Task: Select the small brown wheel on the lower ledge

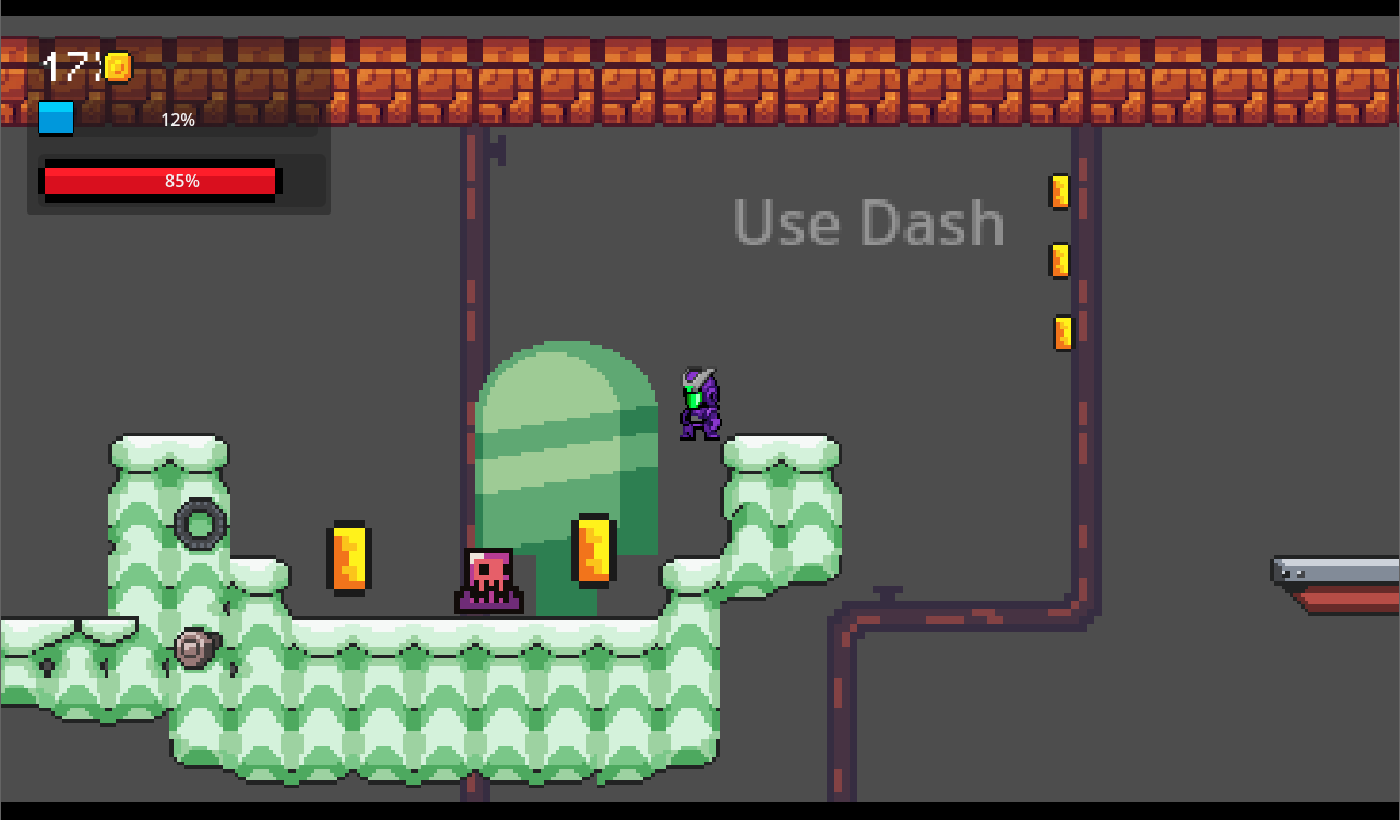Action: pos(194,650)
